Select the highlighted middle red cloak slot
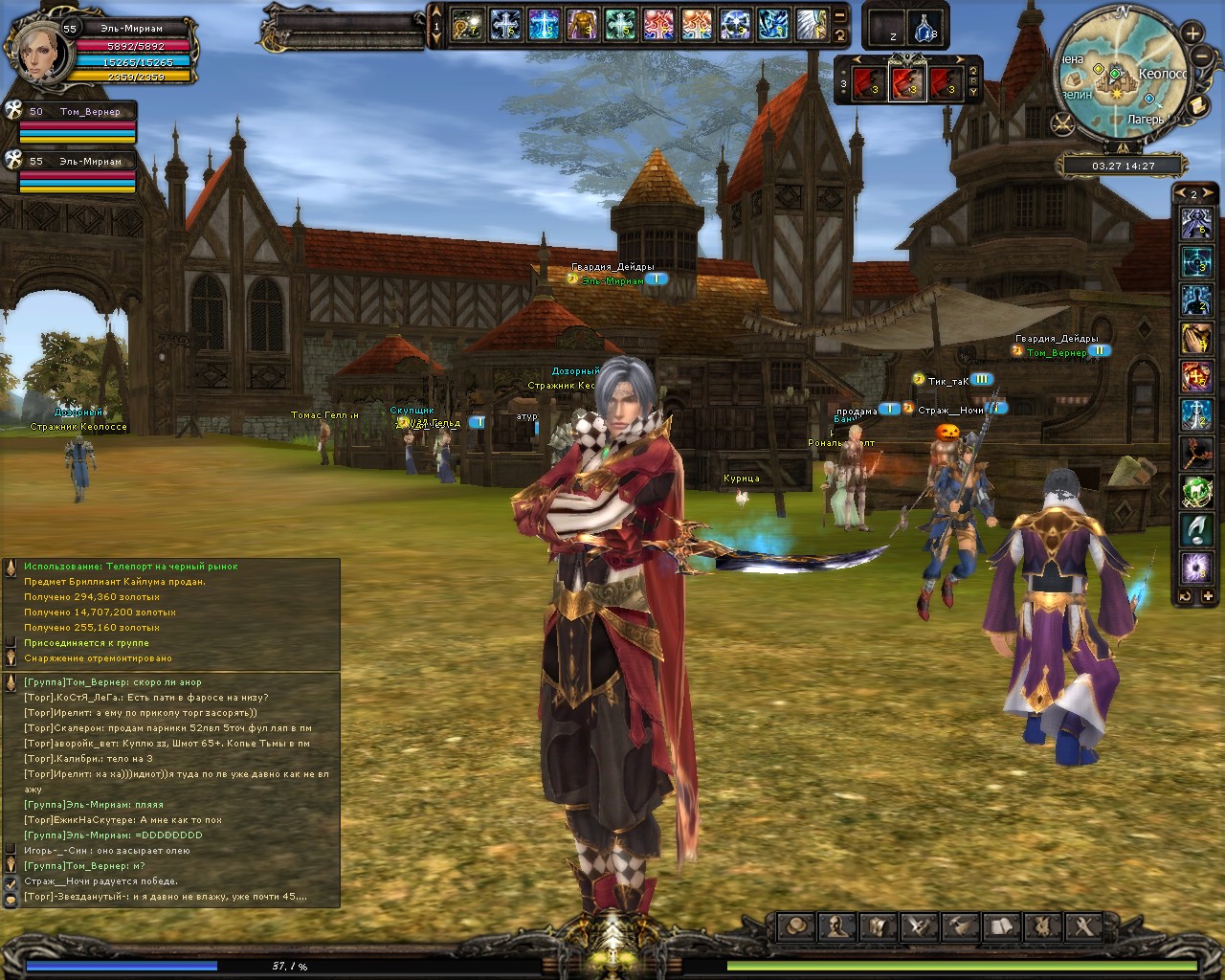Image resolution: width=1225 pixels, height=980 pixels. click(906, 83)
